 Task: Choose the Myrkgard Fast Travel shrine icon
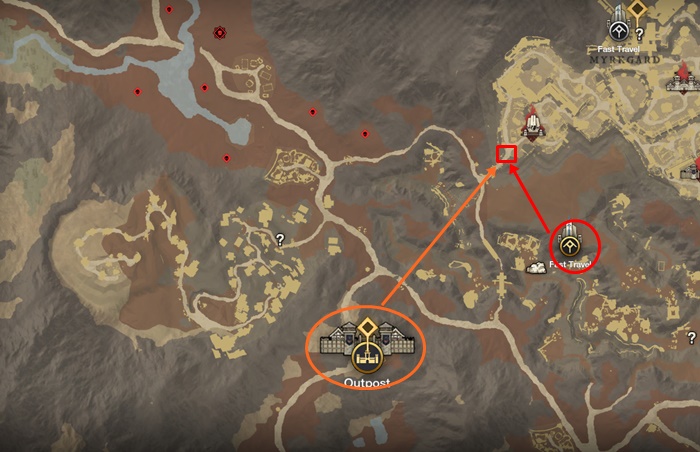[x=617, y=29]
